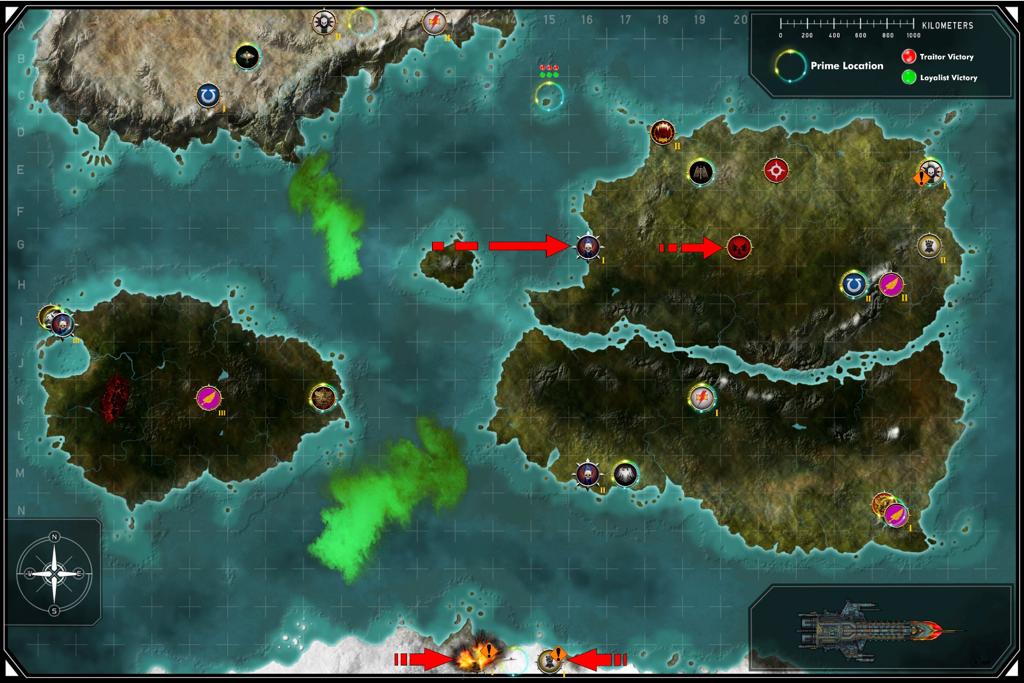Choose the white gauntlet fist marker
This screenshot has width=1024, height=683.
point(929,244)
